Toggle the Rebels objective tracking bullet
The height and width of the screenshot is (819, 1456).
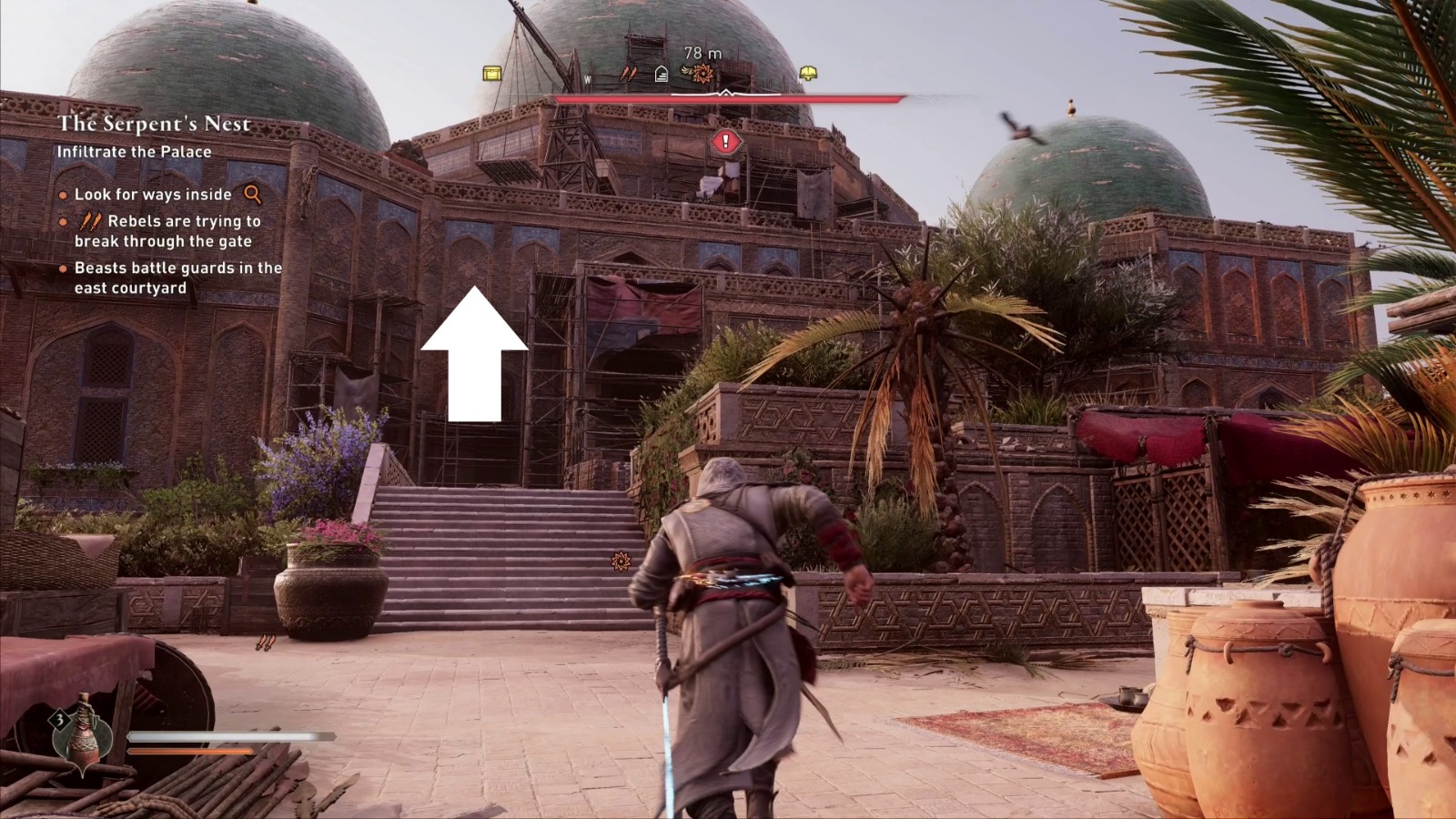coord(62,220)
